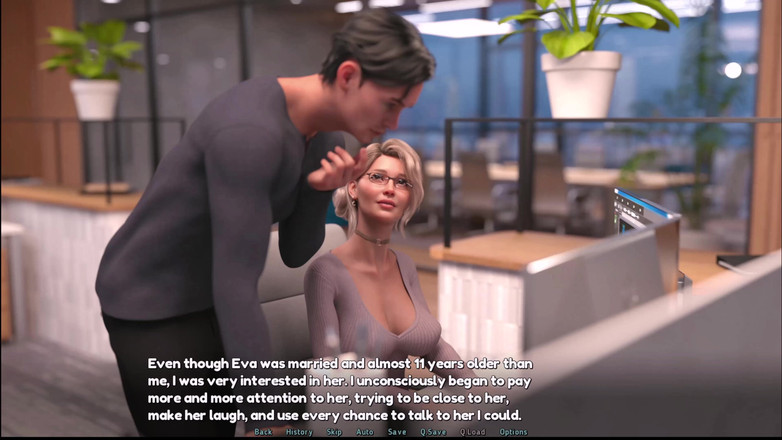Screen dimensions: 782x440
Task: Quick load with Q.Load
Action: click(473, 432)
